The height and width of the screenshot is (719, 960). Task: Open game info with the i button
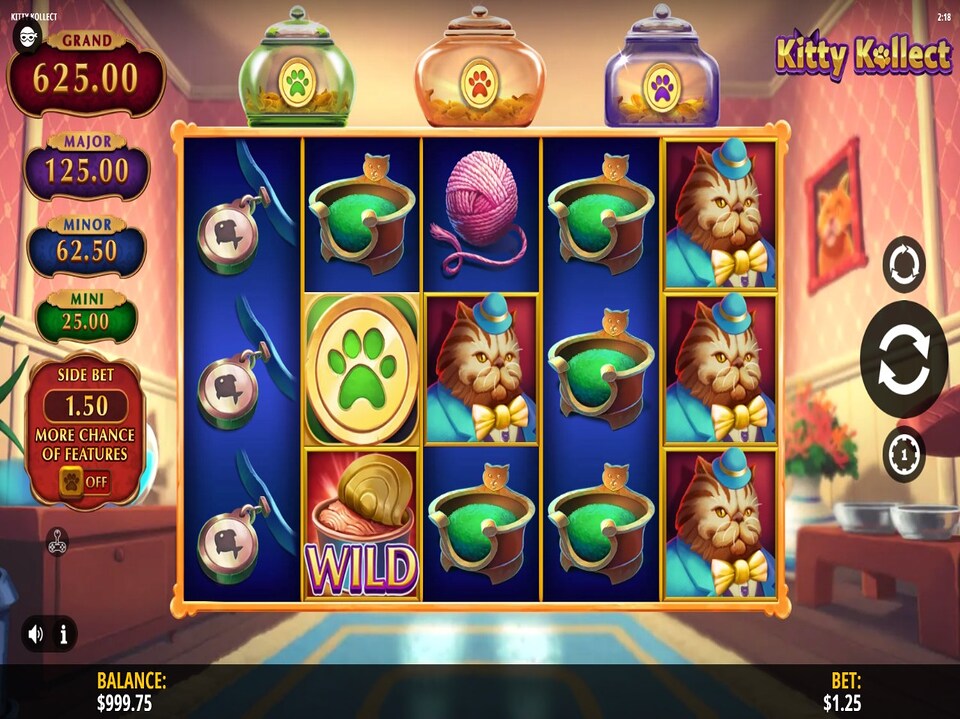63,634
